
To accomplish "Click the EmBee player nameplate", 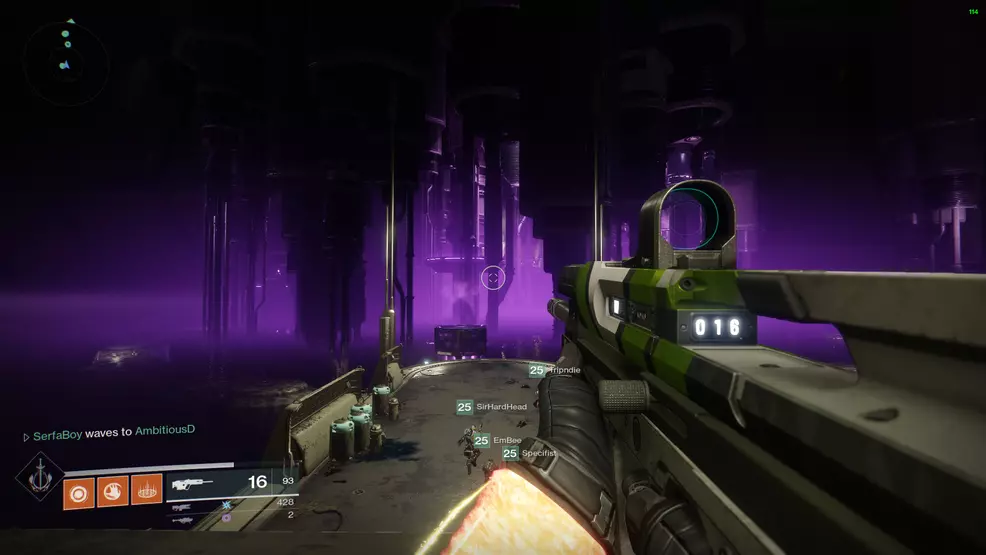I will tap(498, 440).
